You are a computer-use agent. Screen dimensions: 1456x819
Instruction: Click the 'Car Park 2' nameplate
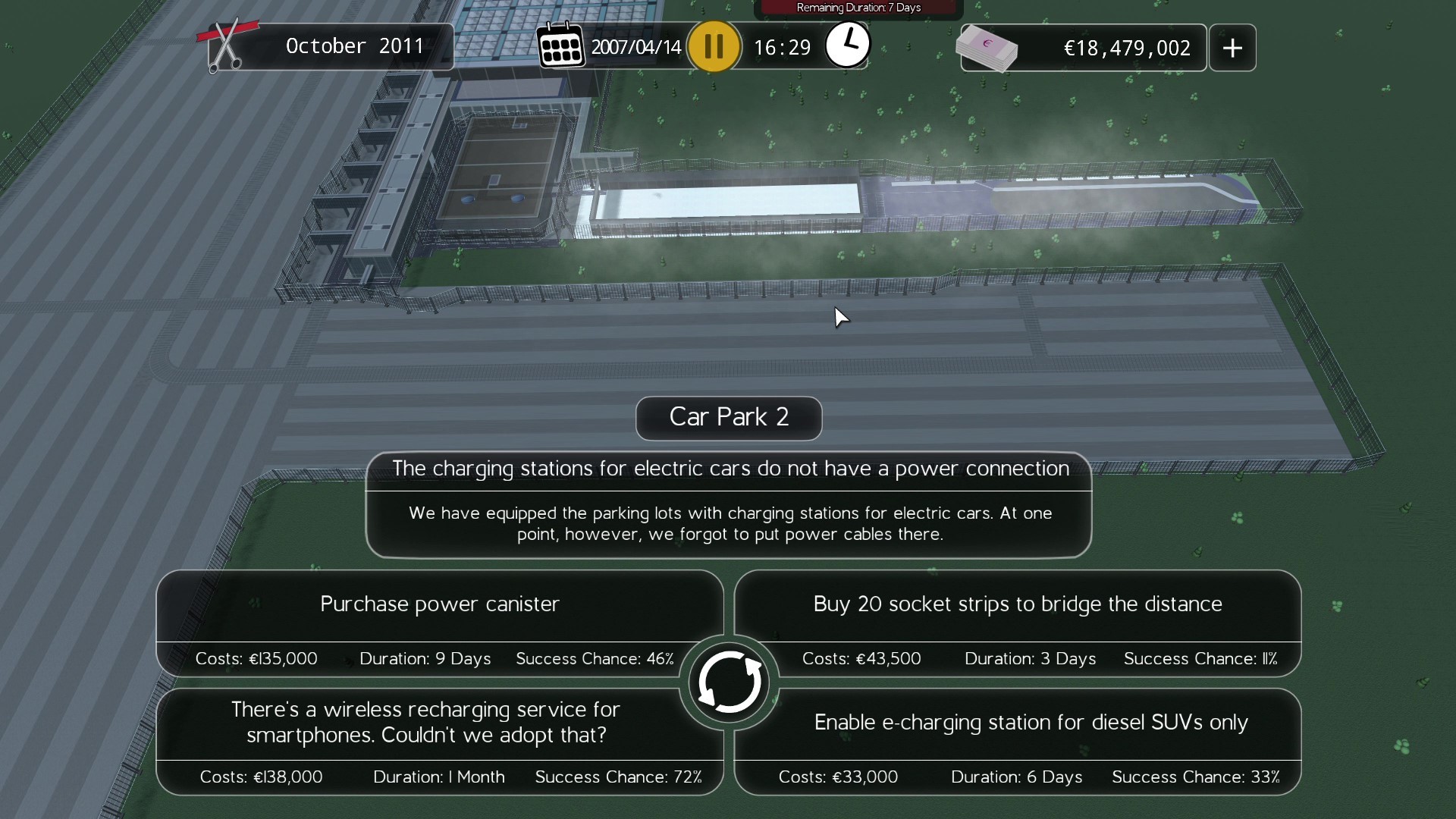[727, 418]
